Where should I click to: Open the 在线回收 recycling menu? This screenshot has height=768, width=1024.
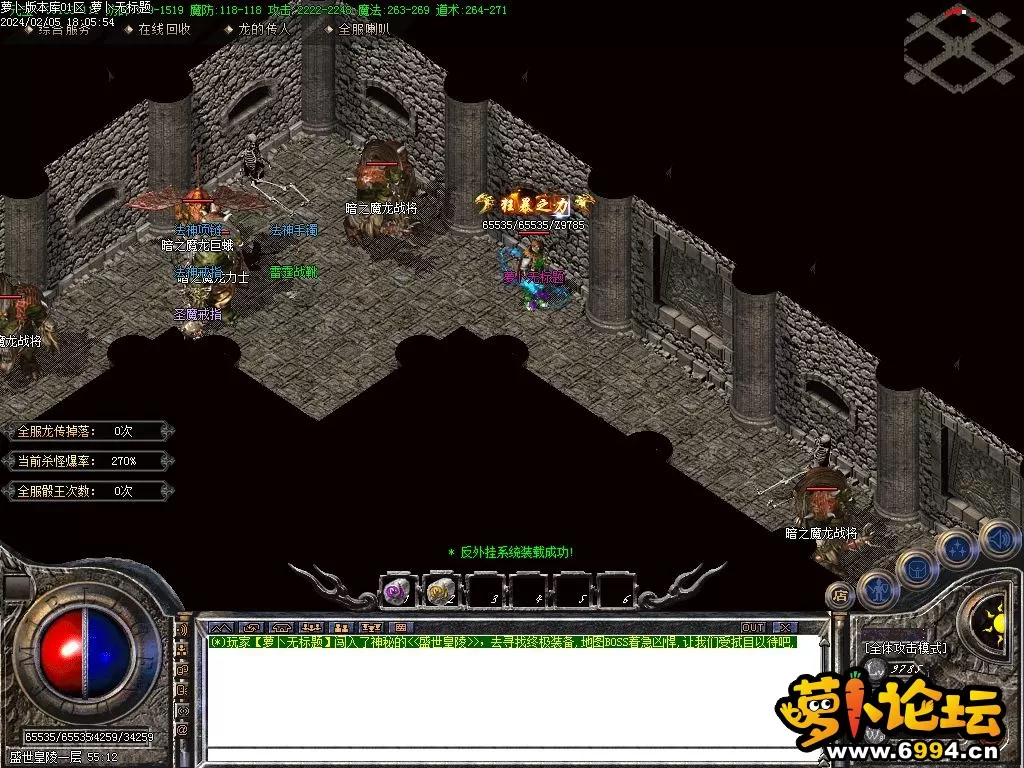click(x=165, y=30)
